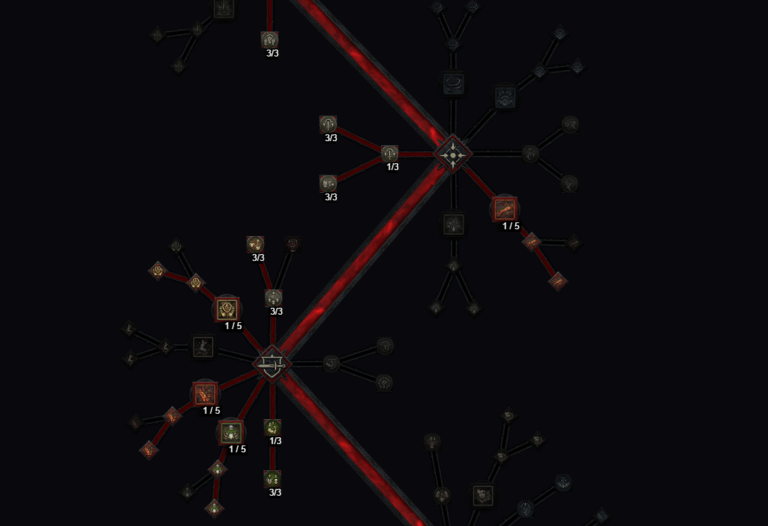This screenshot has width=768, height=526.
Task: Upgrade red 1/5 skill linked to crossed-swords hub
Action: (206, 393)
